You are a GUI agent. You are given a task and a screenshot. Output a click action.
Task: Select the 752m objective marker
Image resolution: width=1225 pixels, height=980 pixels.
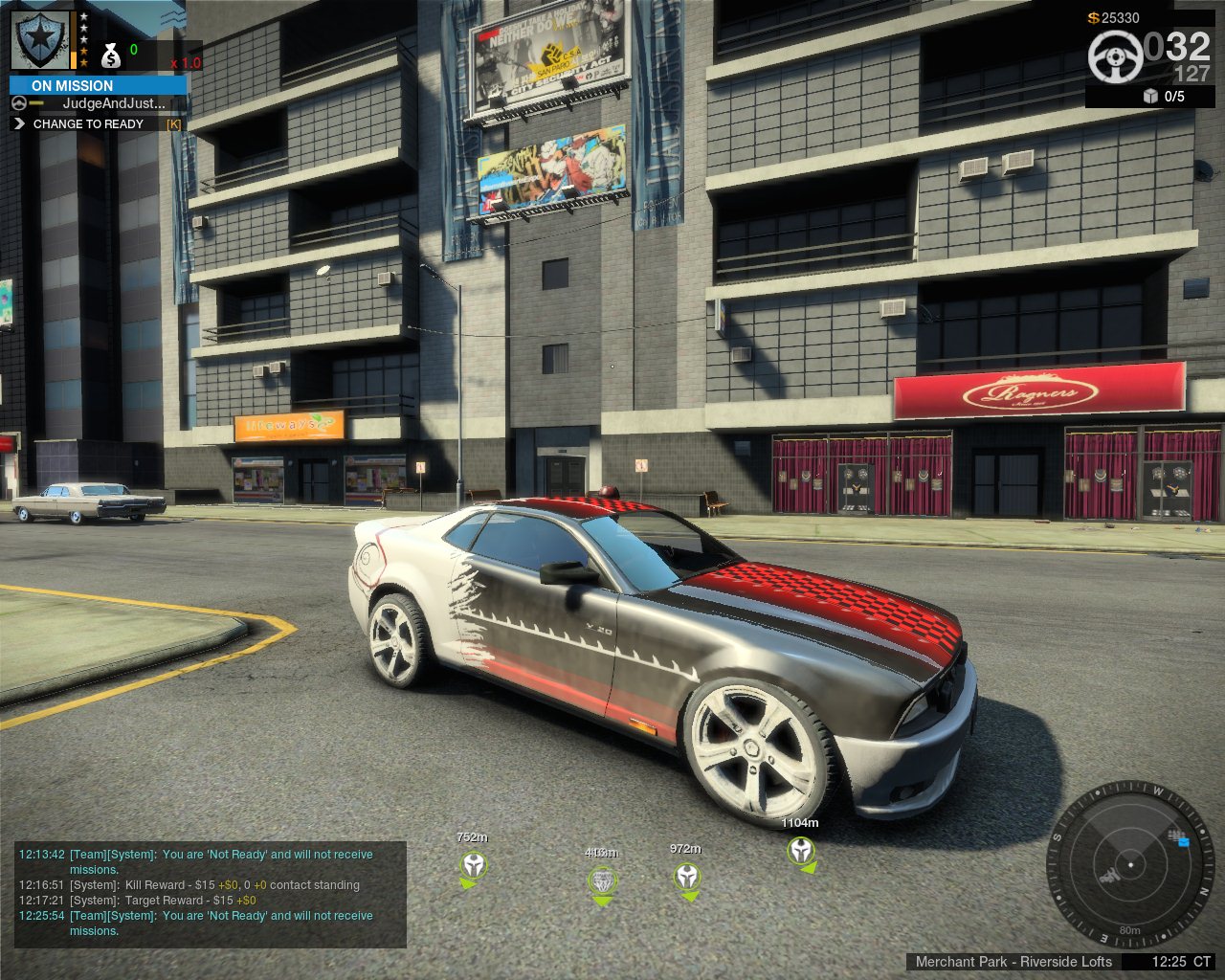pos(473,867)
